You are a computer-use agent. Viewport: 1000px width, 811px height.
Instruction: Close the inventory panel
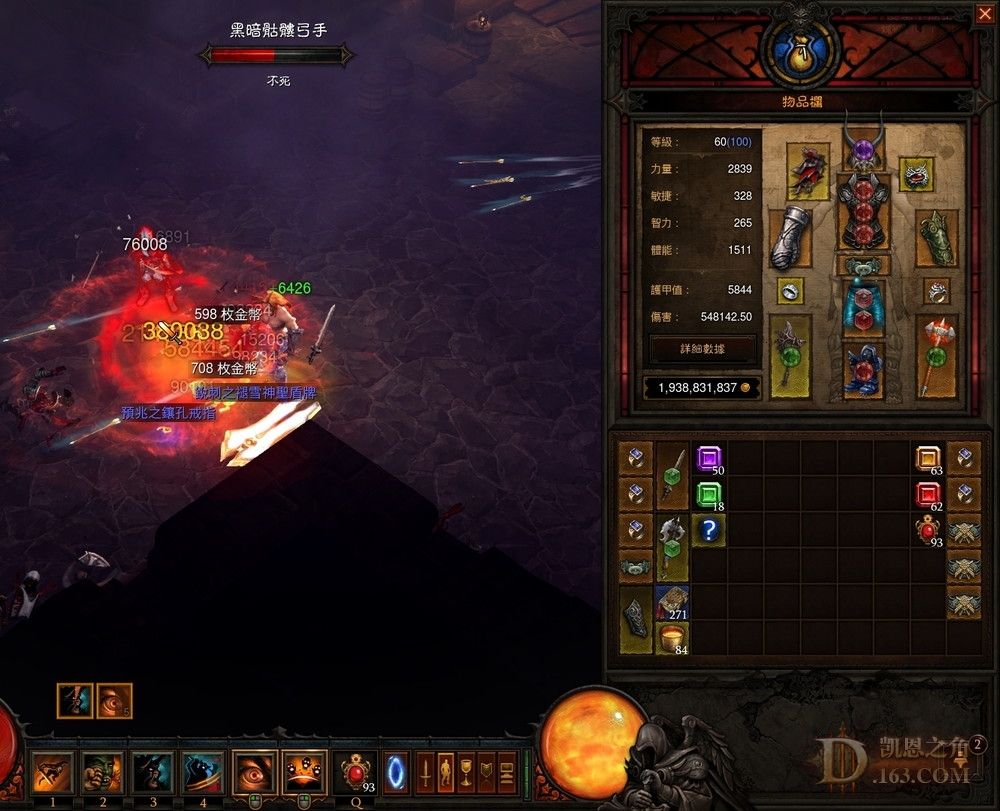(984, 14)
